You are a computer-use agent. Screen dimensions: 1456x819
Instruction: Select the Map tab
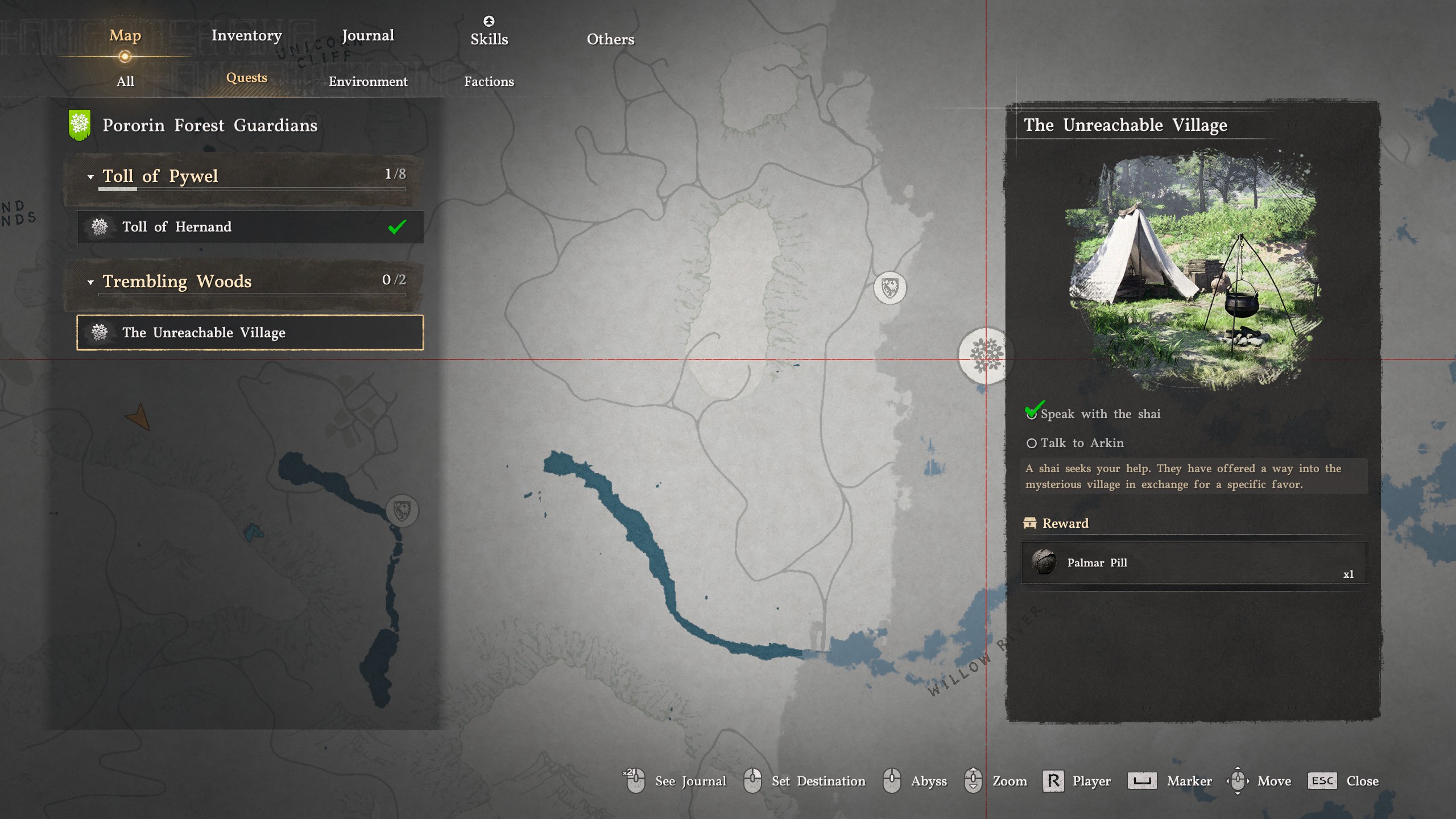click(x=125, y=35)
